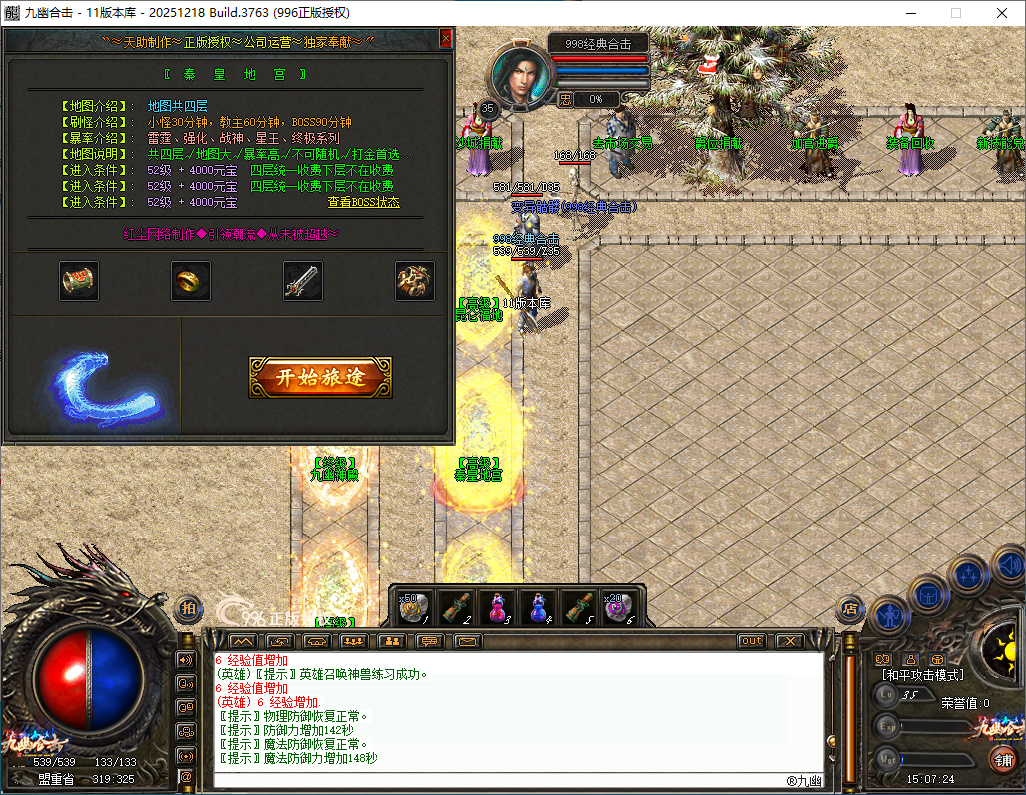This screenshot has height=795, width=1026.
Task: Click the 开始旅途 start journey button
Action: point(320,377)
